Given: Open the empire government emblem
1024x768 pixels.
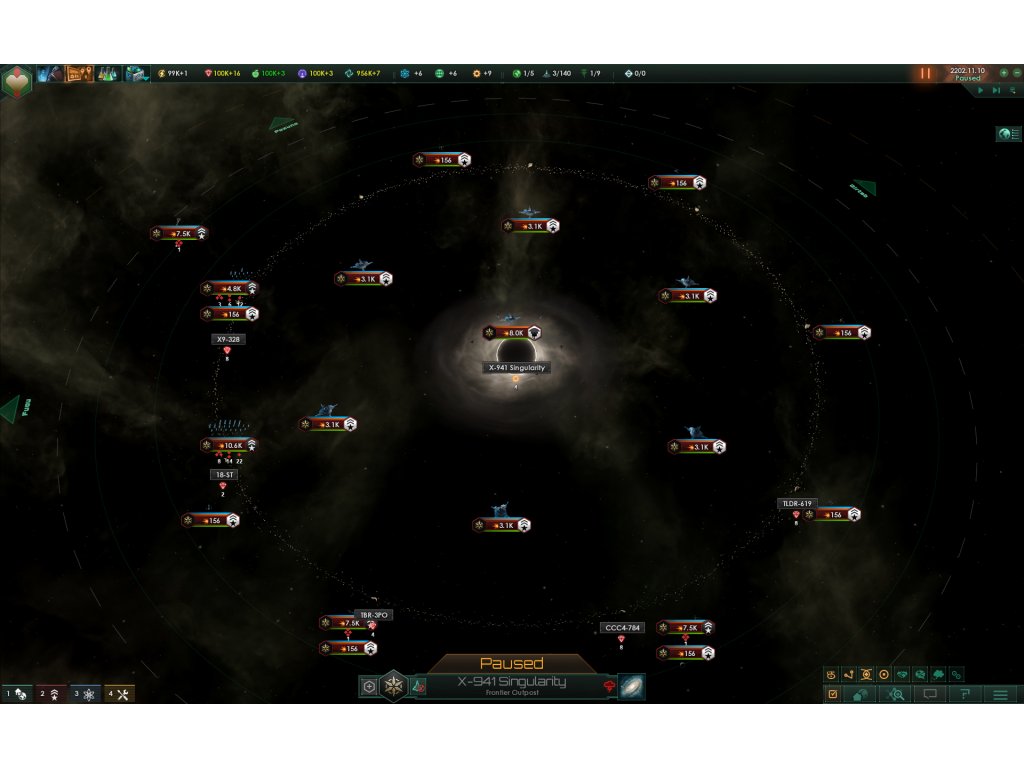Looking at the screenshot, I should tap(15, 78).
